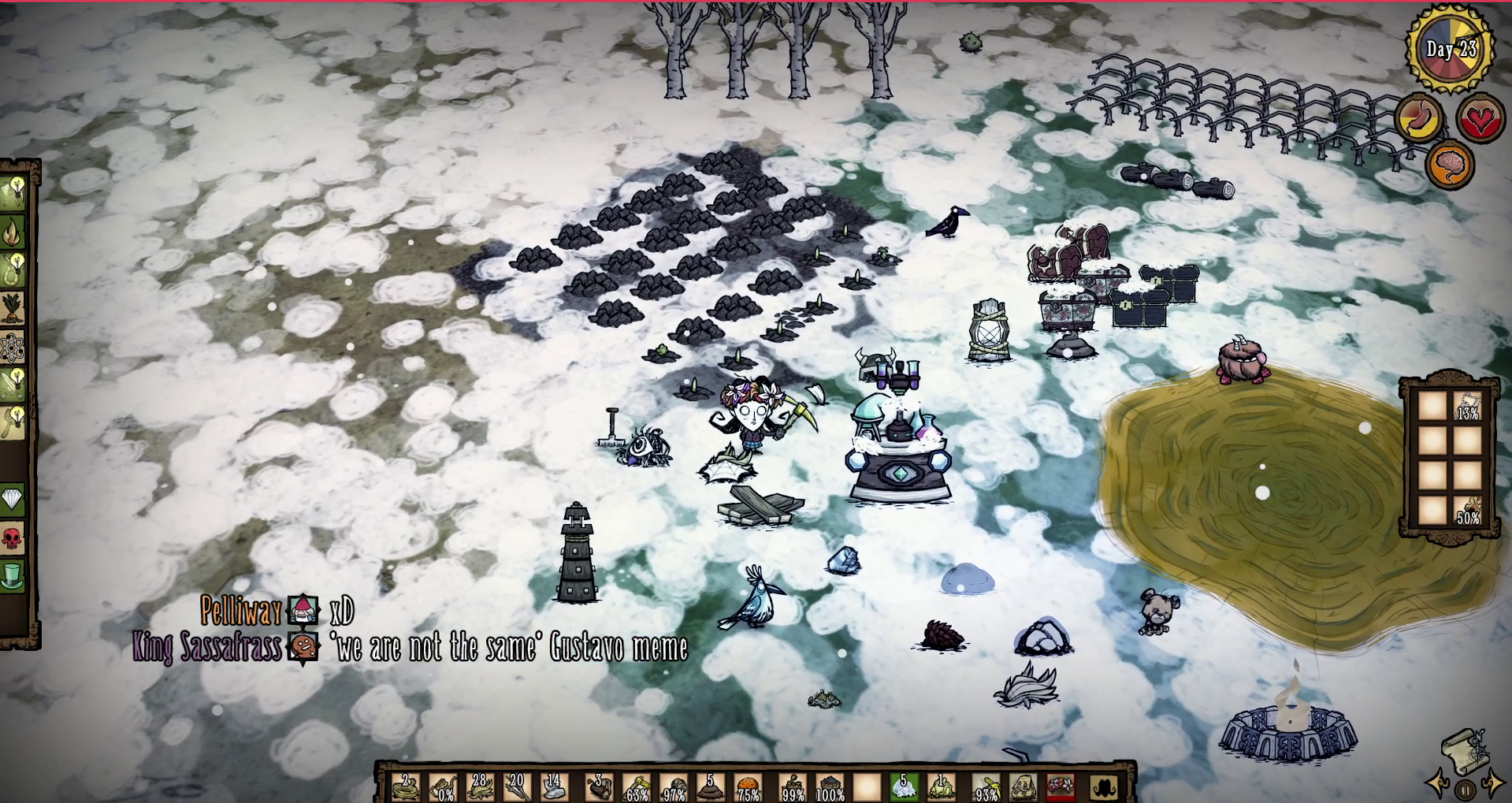The image size is (1512, 803).
Task: Select the cut grass stack of 28
Action: (x=481, y=786)
